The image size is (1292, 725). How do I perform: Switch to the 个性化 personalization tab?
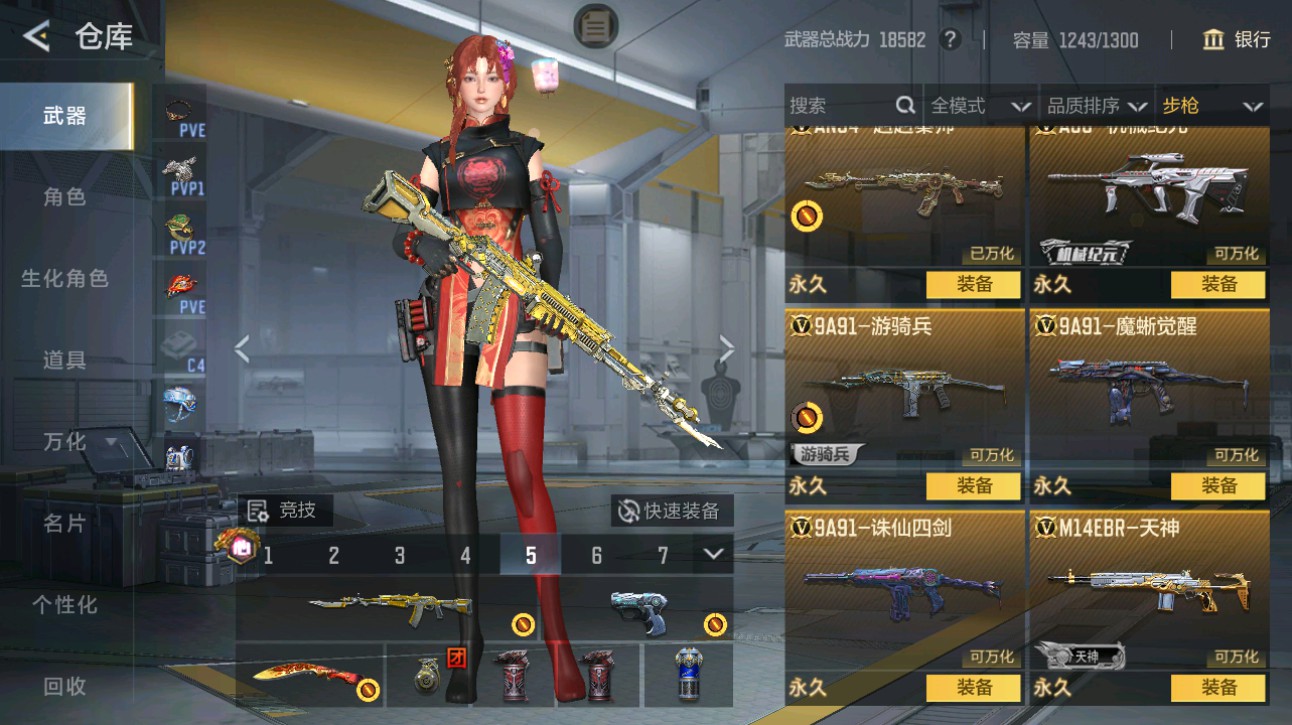pos(65,605)
